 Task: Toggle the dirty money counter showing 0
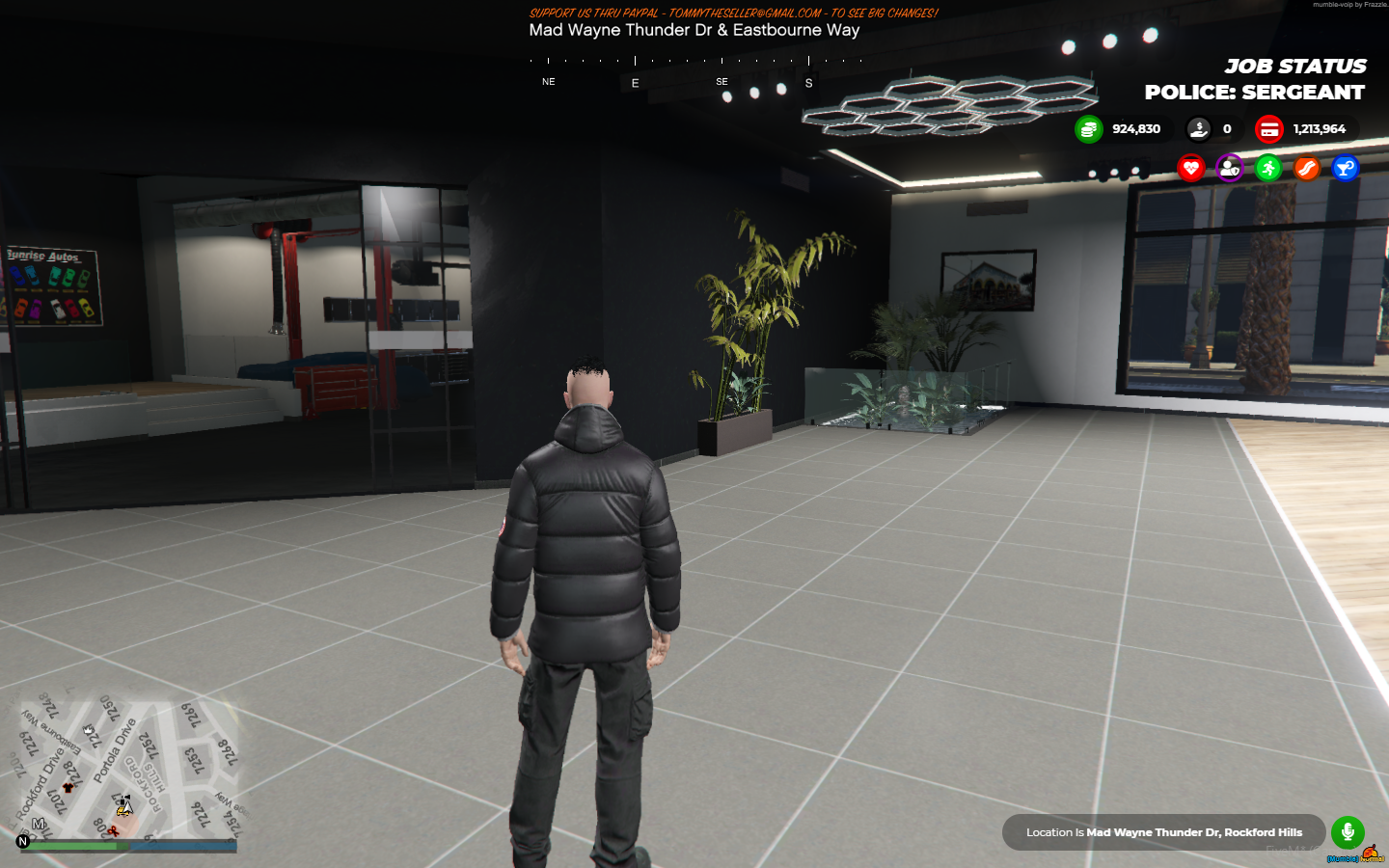coord(1226,128)
